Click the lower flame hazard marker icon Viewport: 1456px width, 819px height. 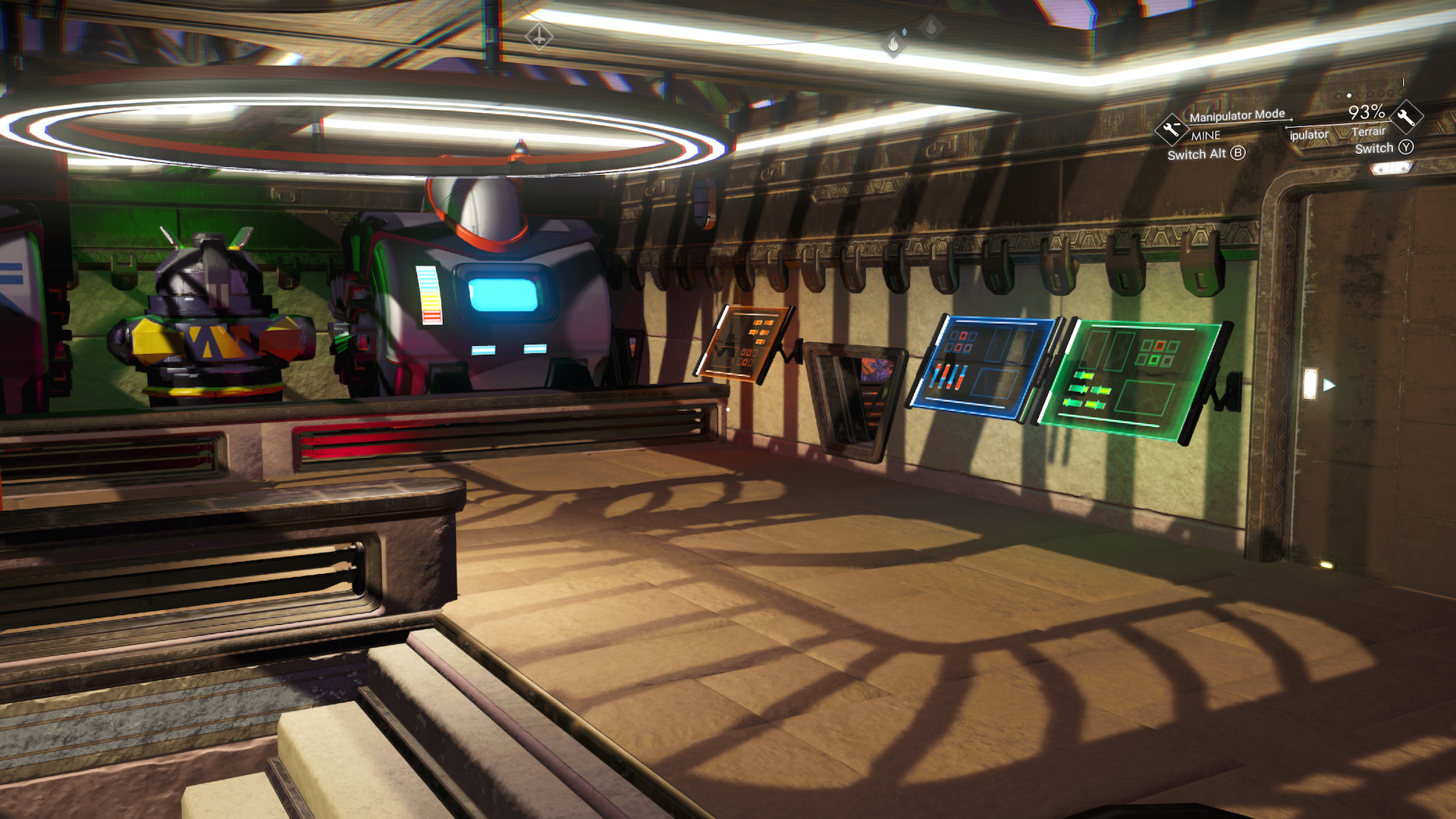pos(893,45)
